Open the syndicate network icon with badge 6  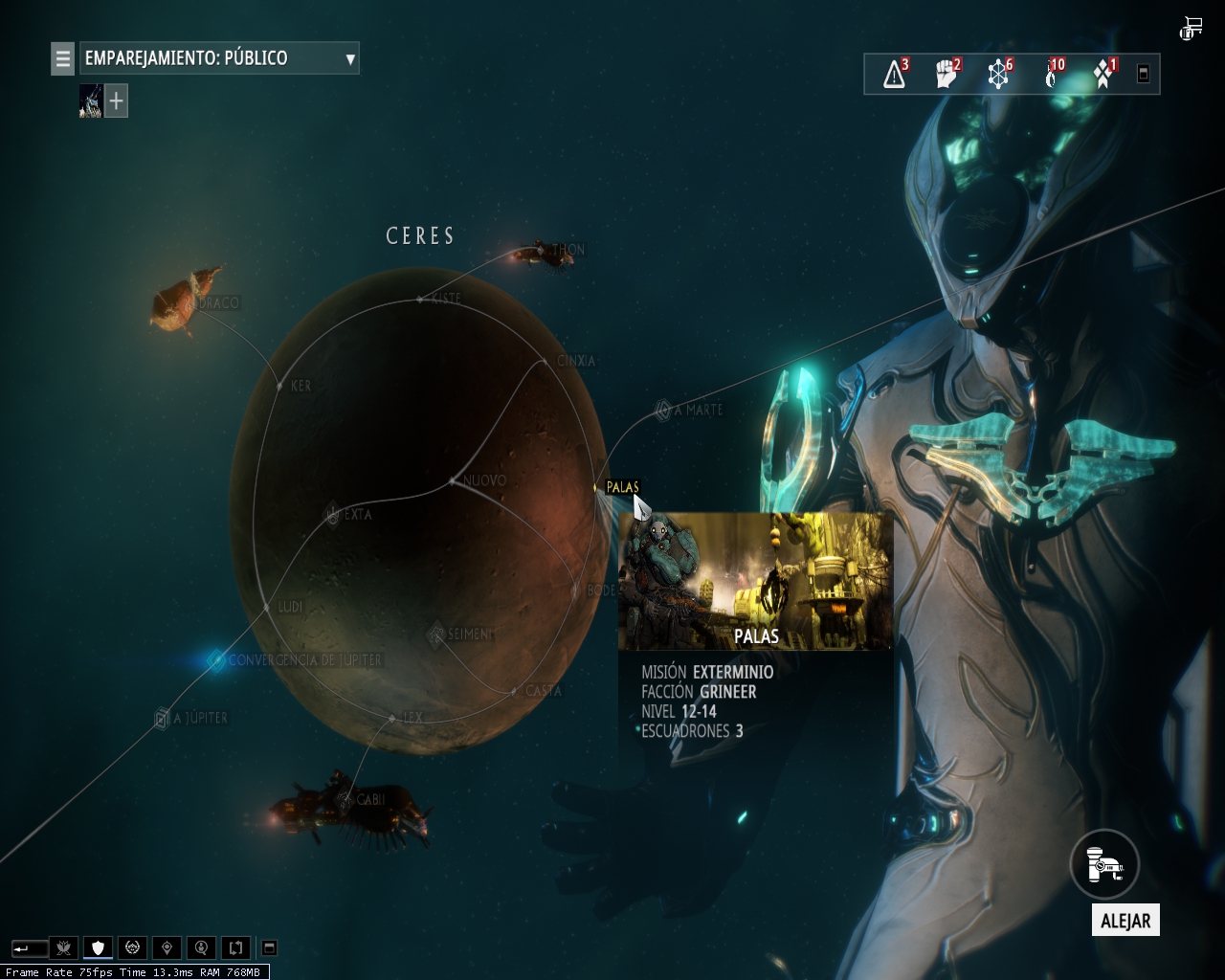click(998, 74)
